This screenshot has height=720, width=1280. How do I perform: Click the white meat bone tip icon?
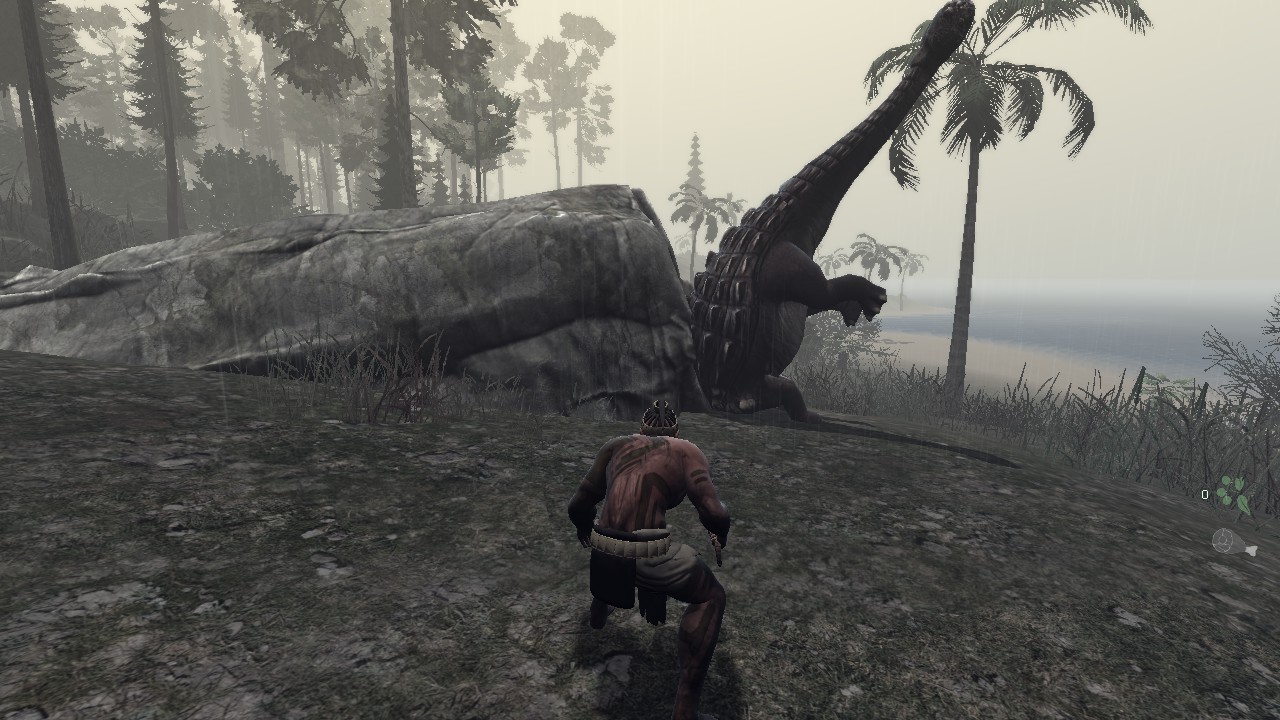tap(1251, 551)
